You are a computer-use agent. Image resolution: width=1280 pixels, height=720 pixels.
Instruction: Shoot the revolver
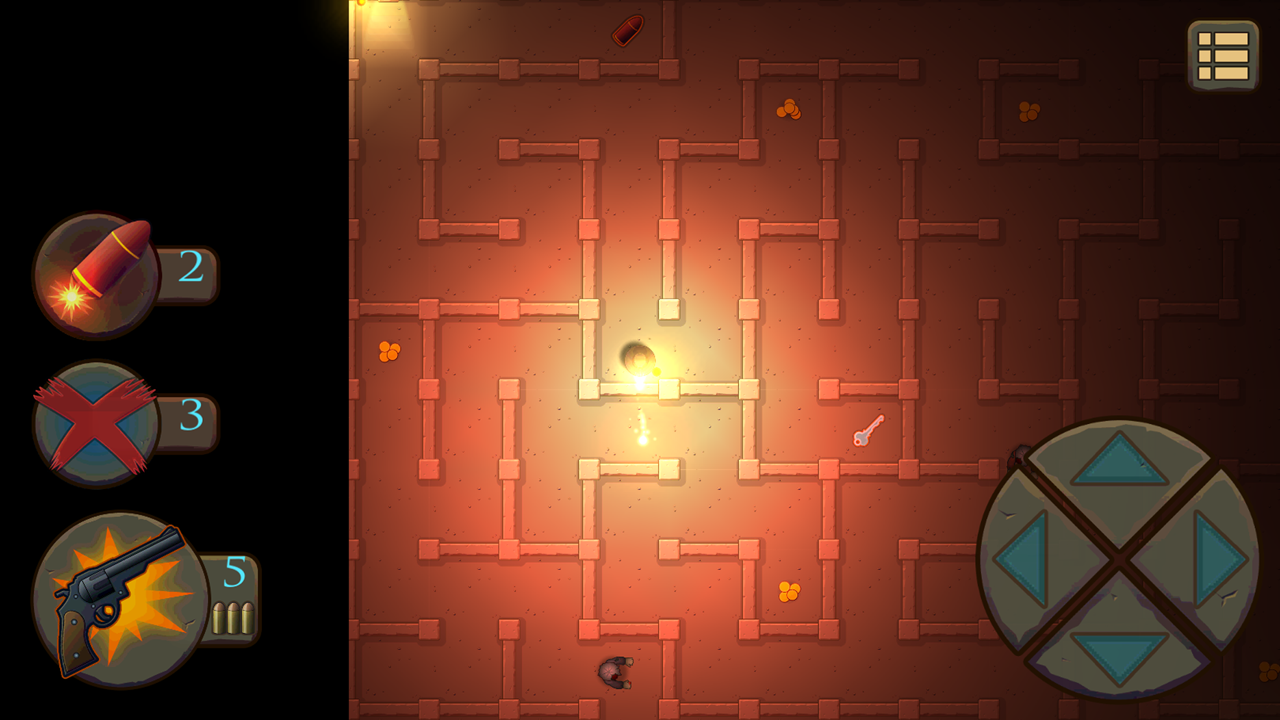point(108,599)
